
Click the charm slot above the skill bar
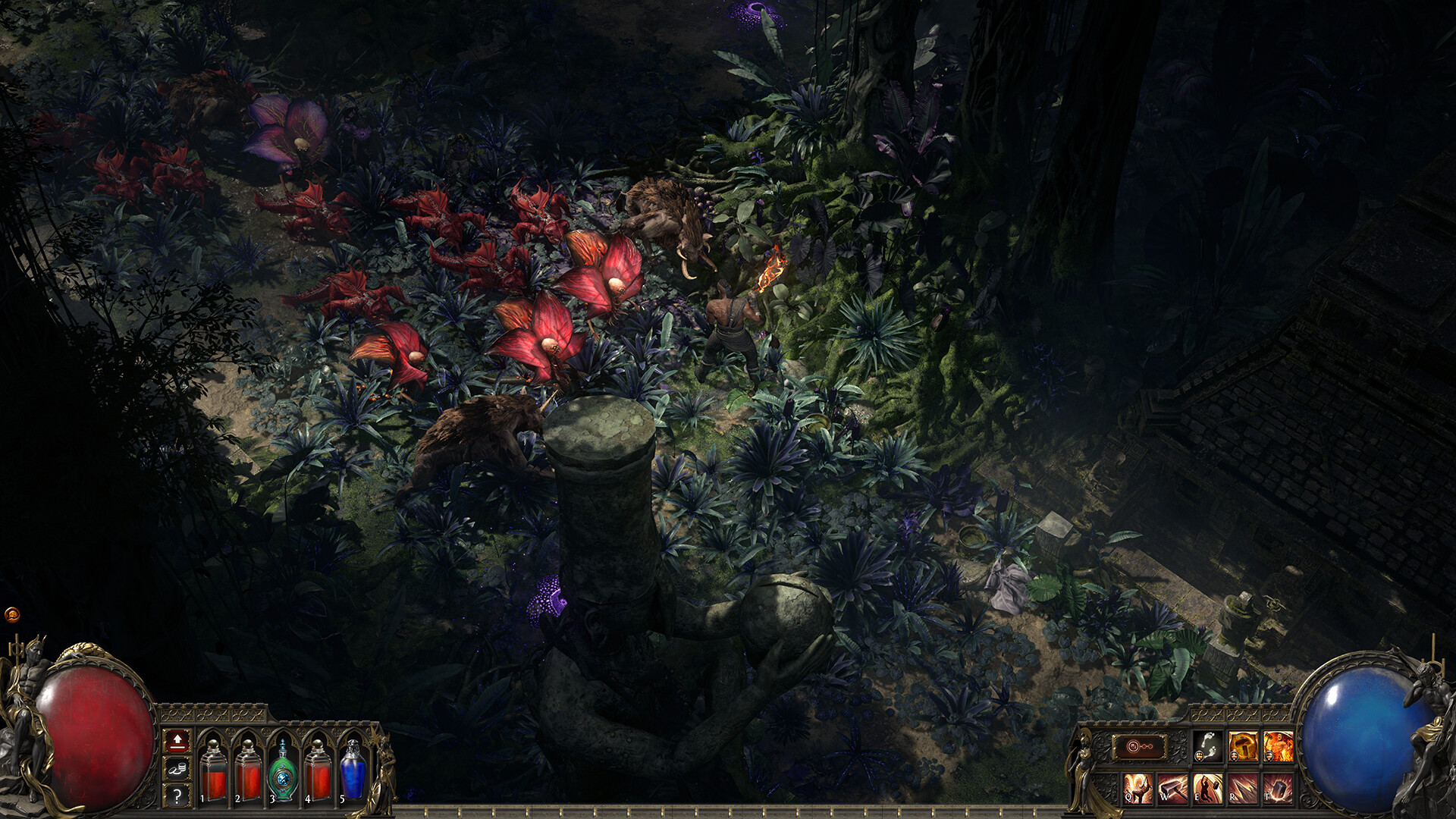pyautogui.click(x=1139, y=747)
